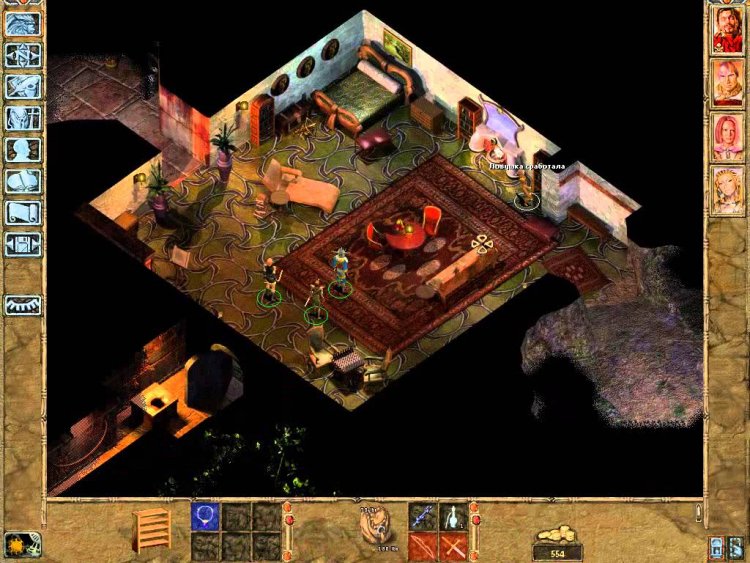This screenshot has height=563, width=750.
Task: Show the character record via head silhouette
Action: point(22,150)
